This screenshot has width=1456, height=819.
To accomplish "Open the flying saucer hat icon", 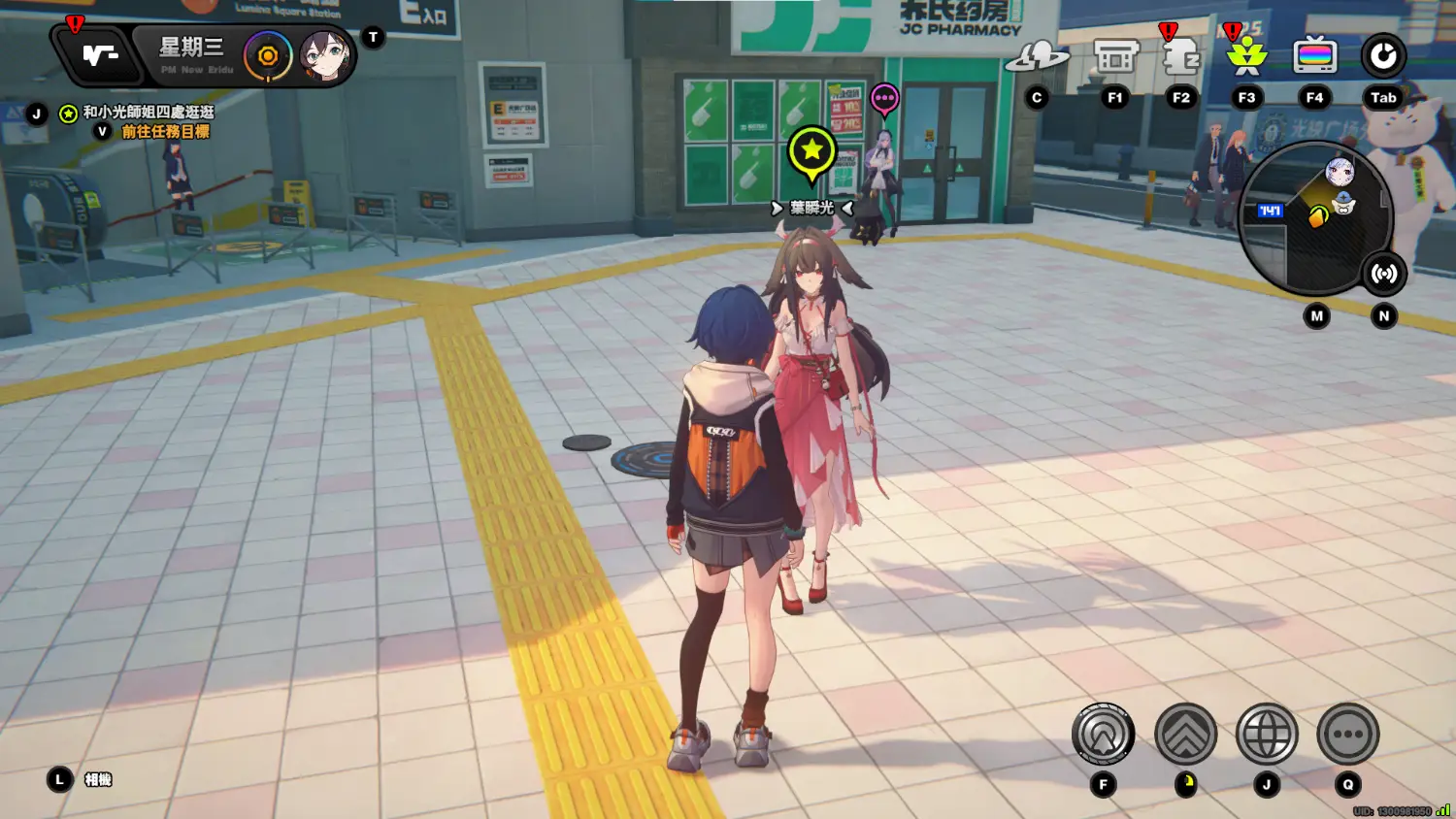I will coord(1037,57).
